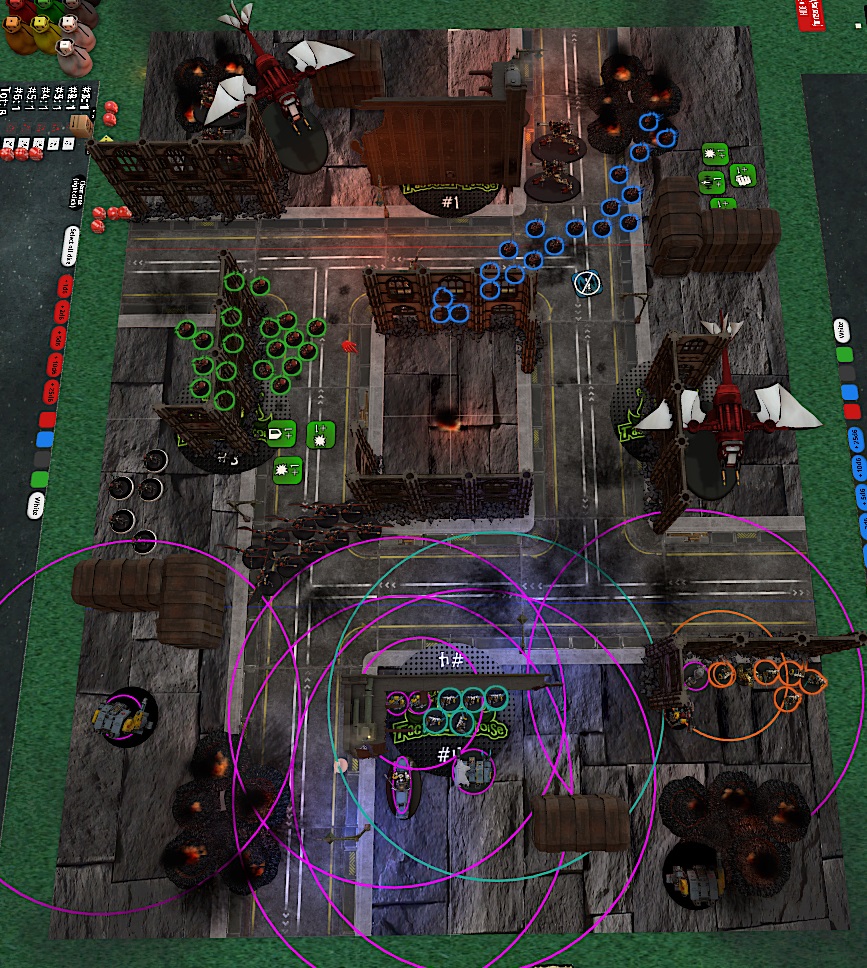Pick green dice color on the red roller

pos(40,477)
